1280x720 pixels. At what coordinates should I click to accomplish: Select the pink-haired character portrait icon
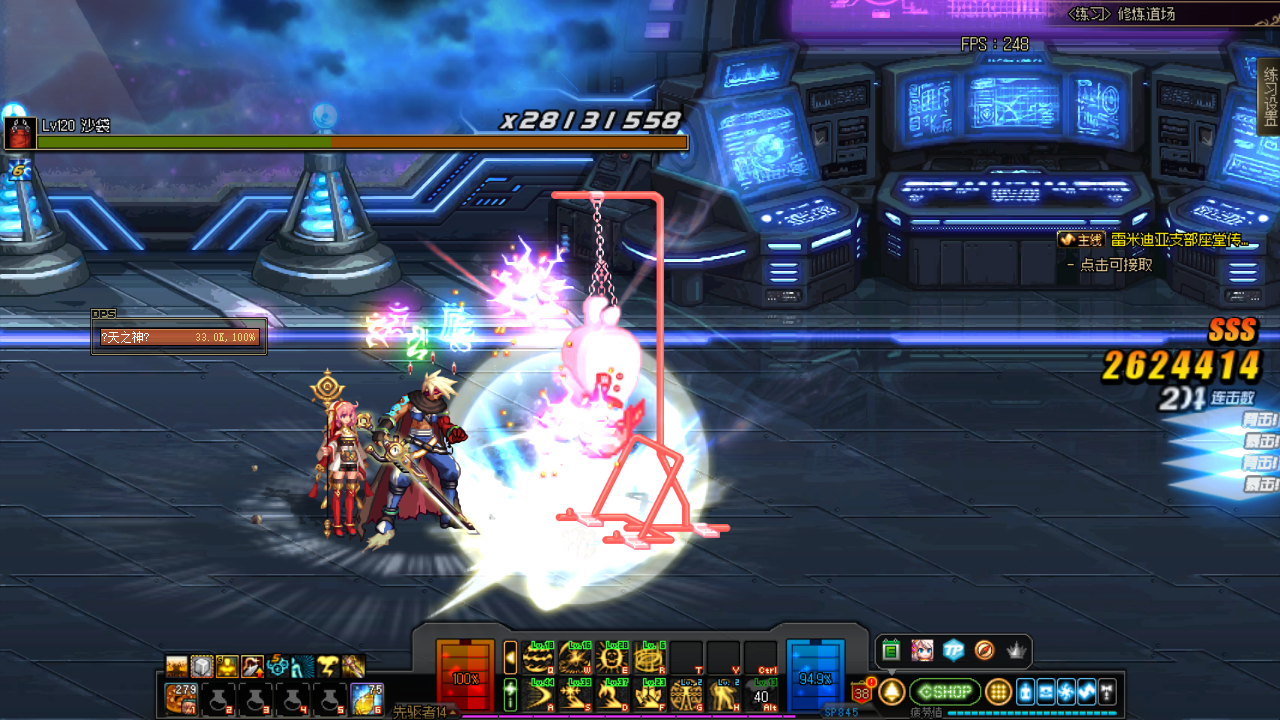(x=922, y=651)
